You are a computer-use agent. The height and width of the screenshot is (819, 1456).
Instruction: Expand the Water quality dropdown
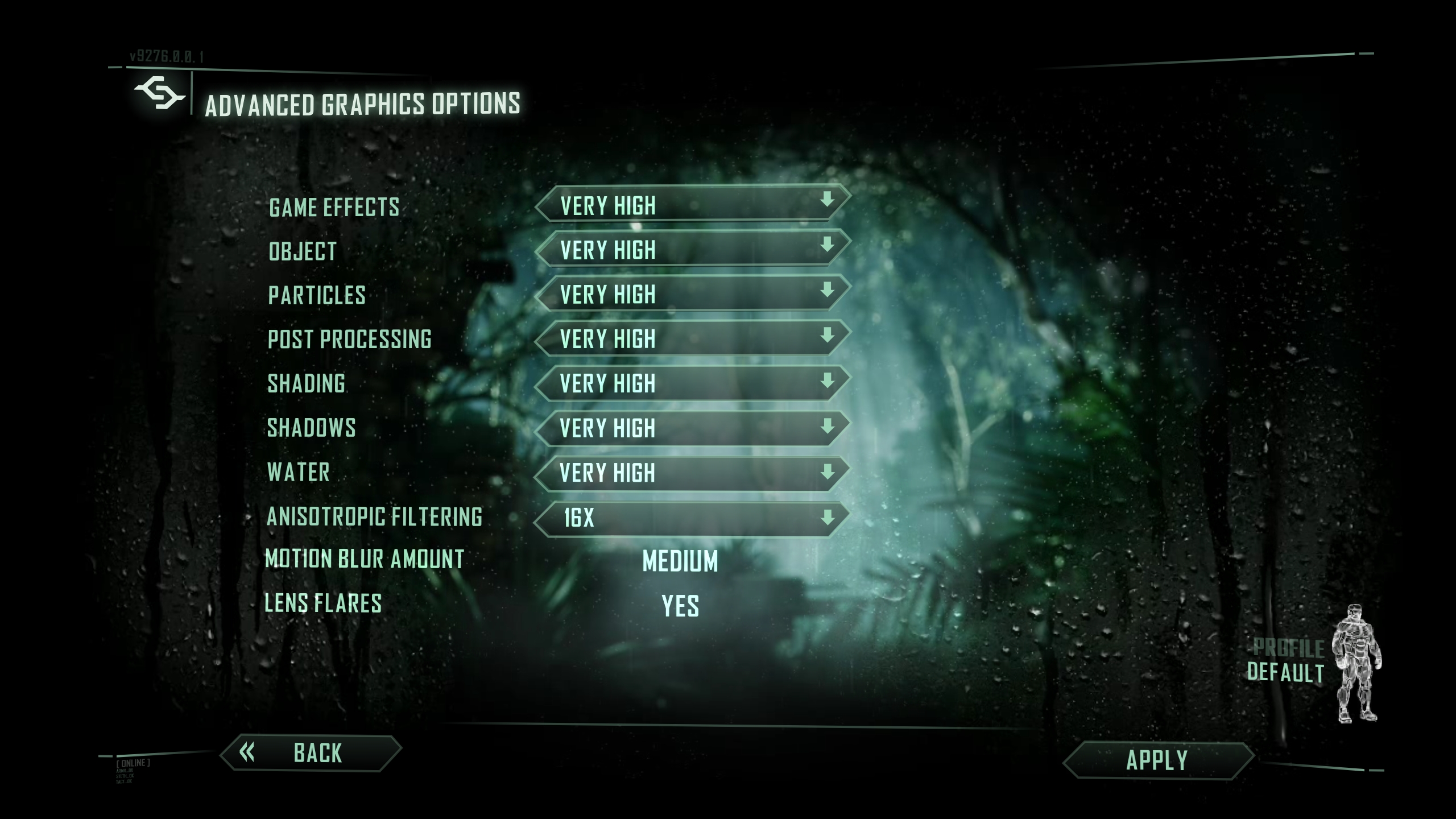693,473
